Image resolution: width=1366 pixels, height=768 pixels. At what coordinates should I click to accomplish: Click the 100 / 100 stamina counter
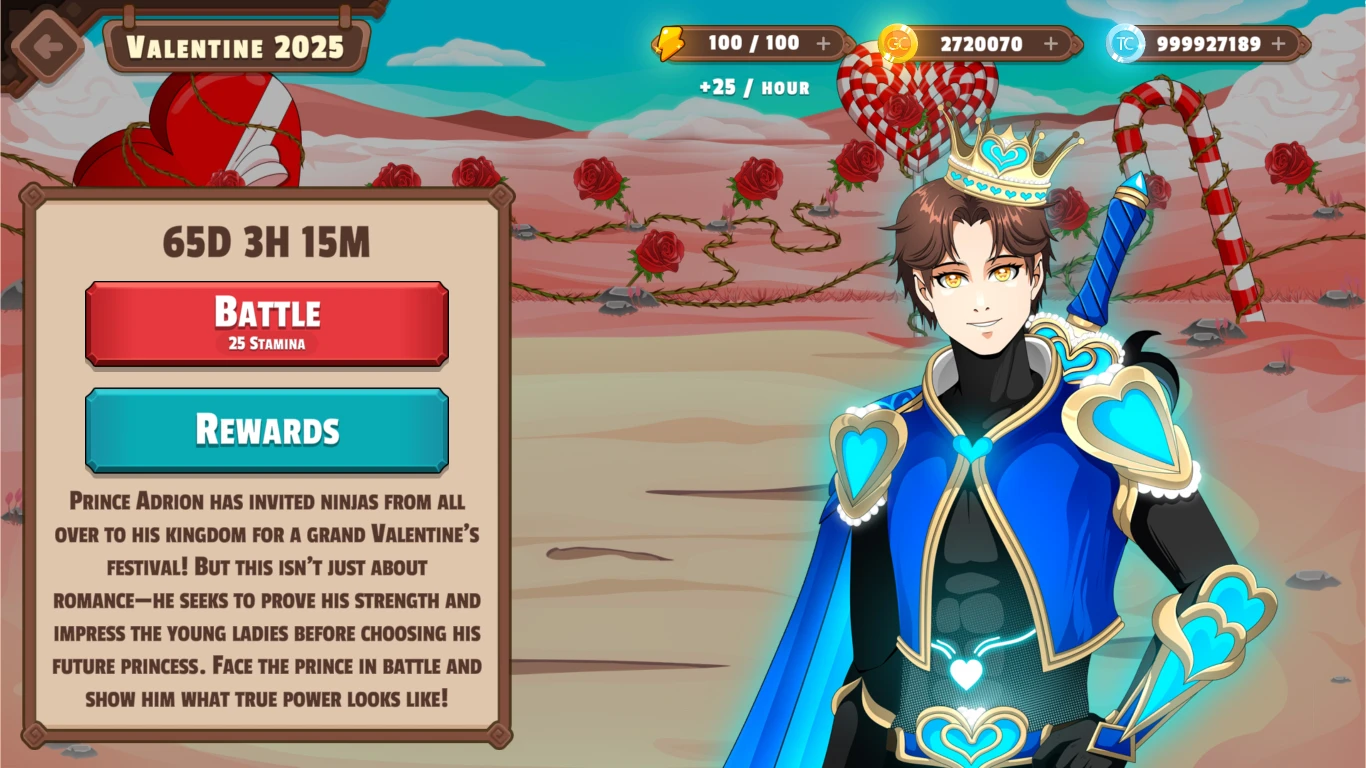pyautogui.click(x=756, y=43)
